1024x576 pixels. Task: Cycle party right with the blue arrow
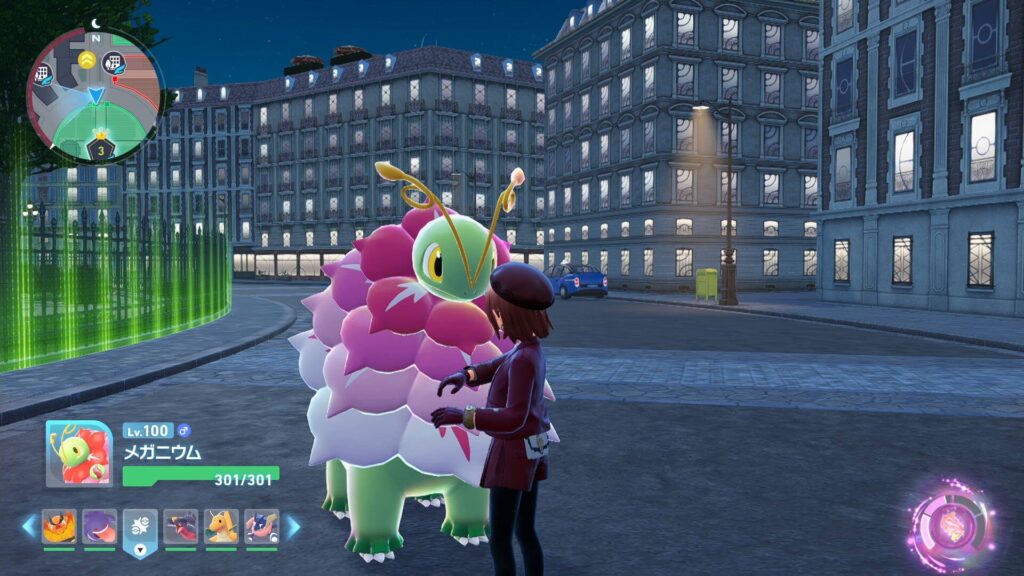[293, 526]
